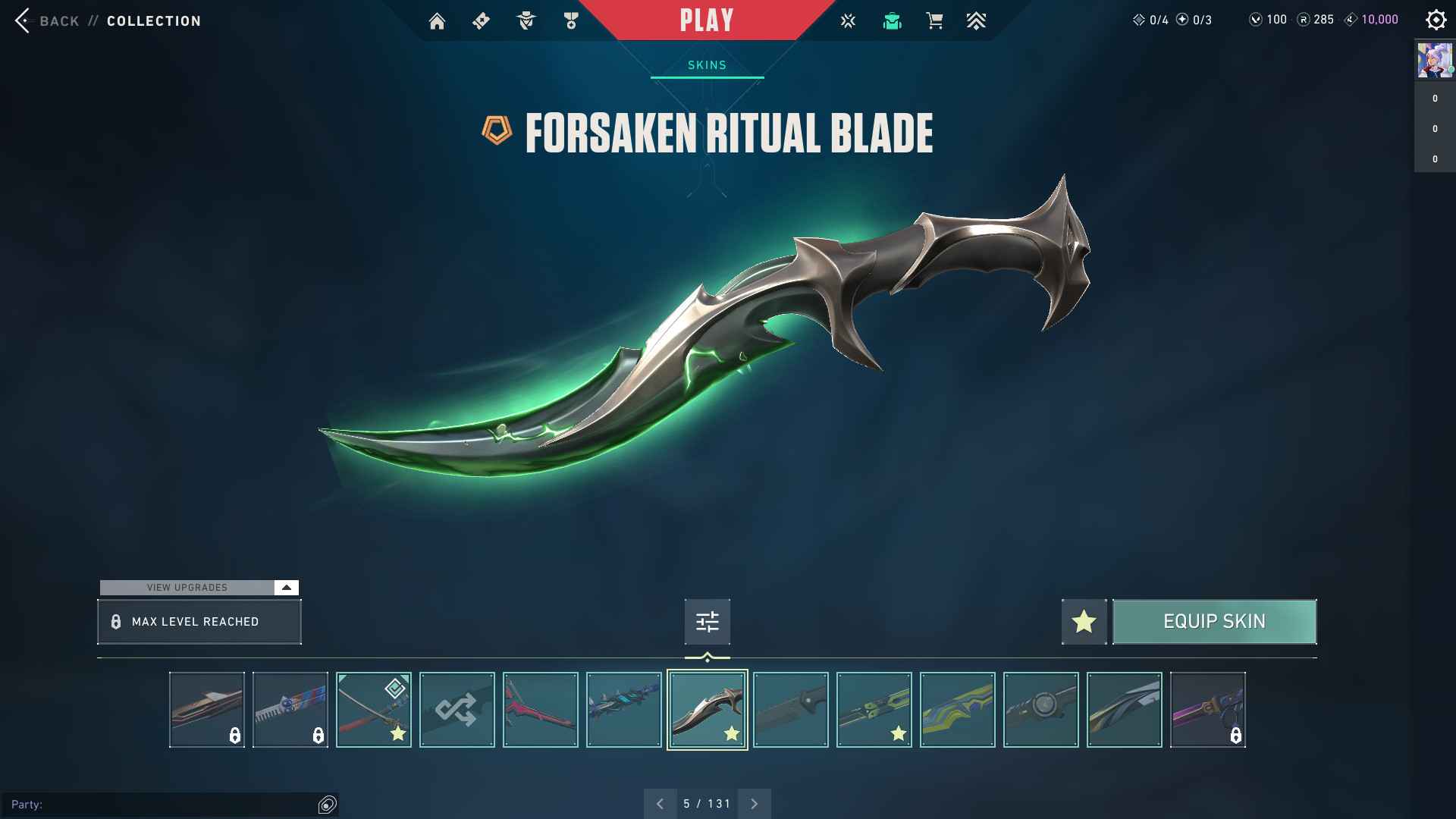Open the Esports icon right of Play
Viewport: 1456px width, 819px height.
tap(847, 20)
